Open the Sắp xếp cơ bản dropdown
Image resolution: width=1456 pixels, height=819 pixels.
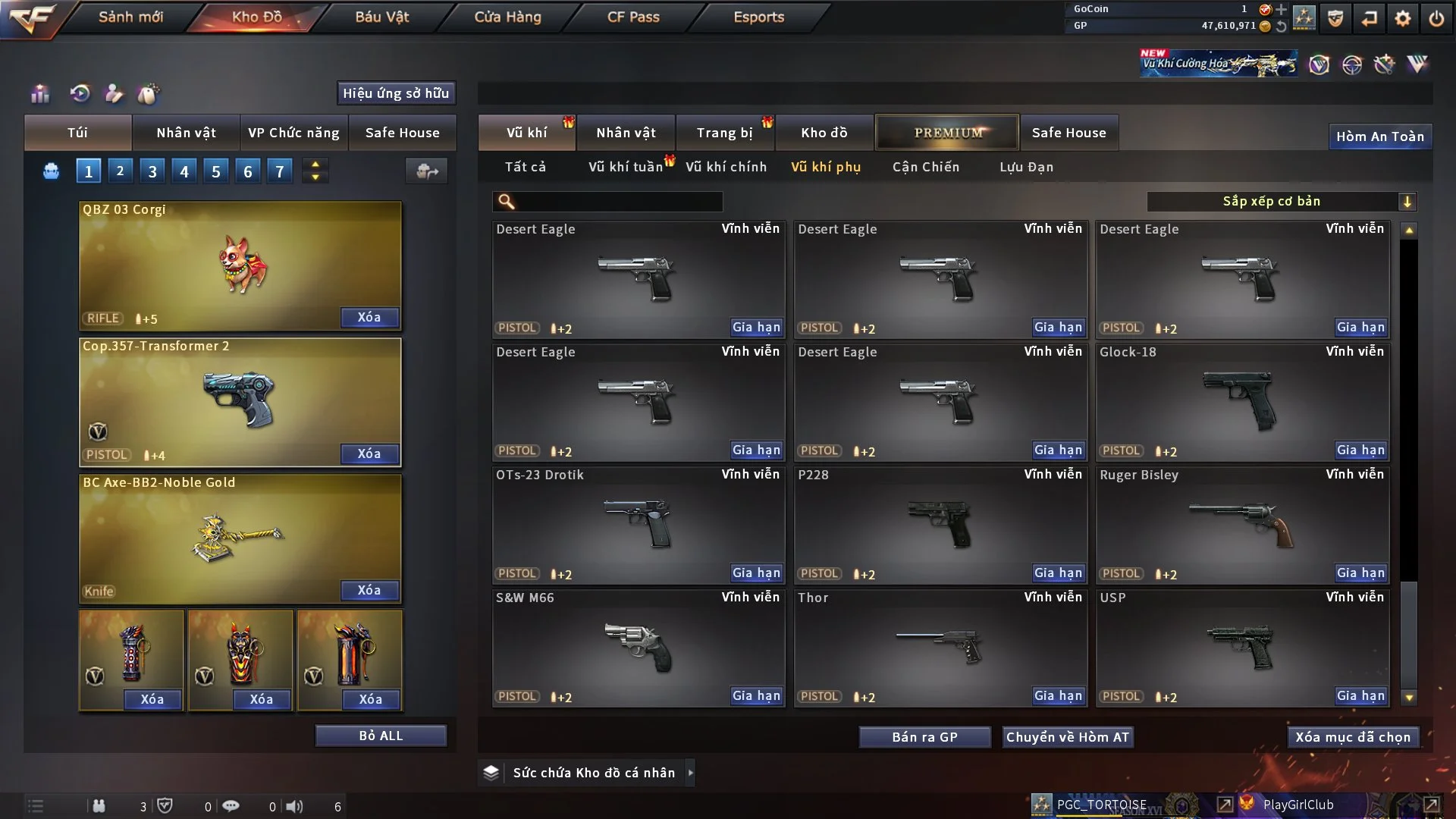(x=1281, y=202)
